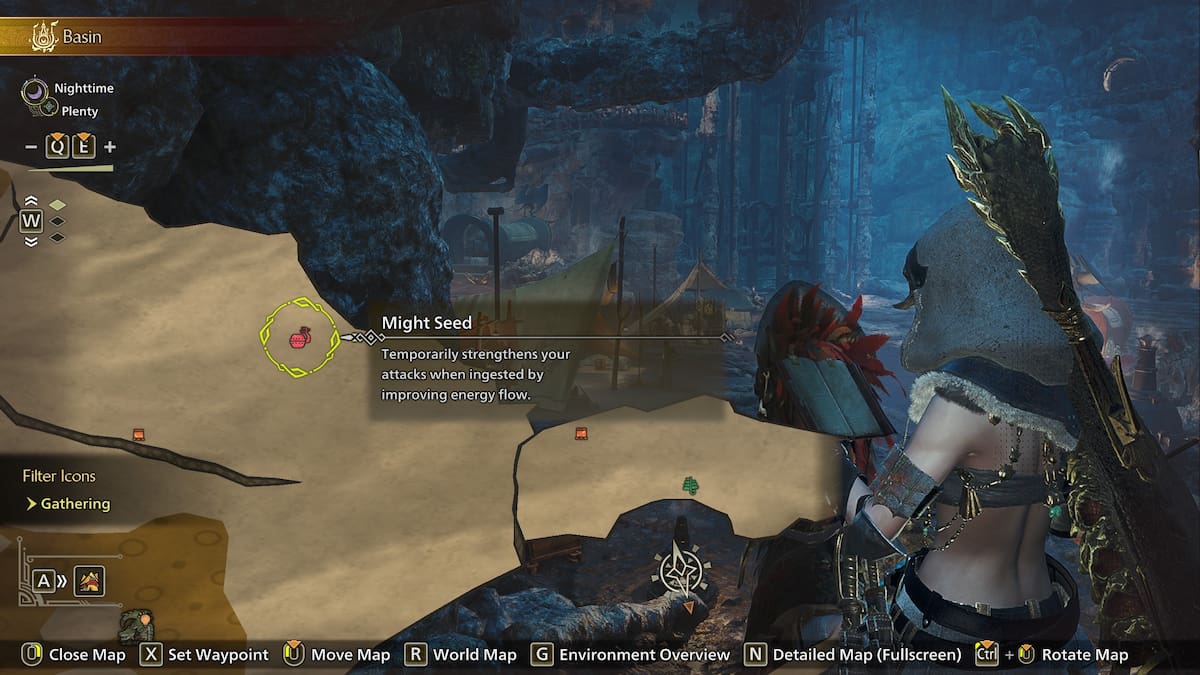The width and height of the screenshot is (1200, 675).
Task: Choose the Gathering icon filter
Action: [x=75, y=504]
